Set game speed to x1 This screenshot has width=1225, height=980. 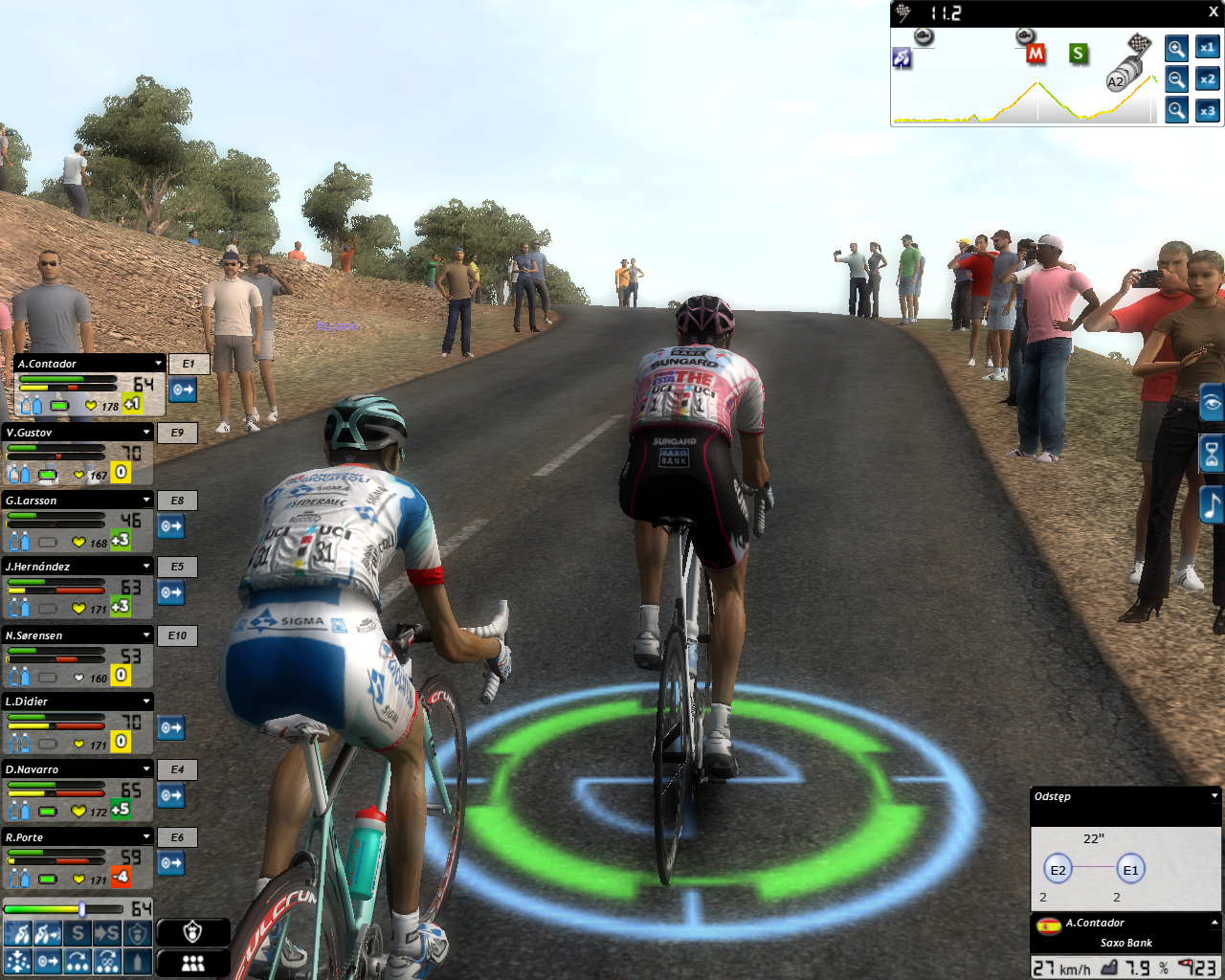tap(1207, 48)
